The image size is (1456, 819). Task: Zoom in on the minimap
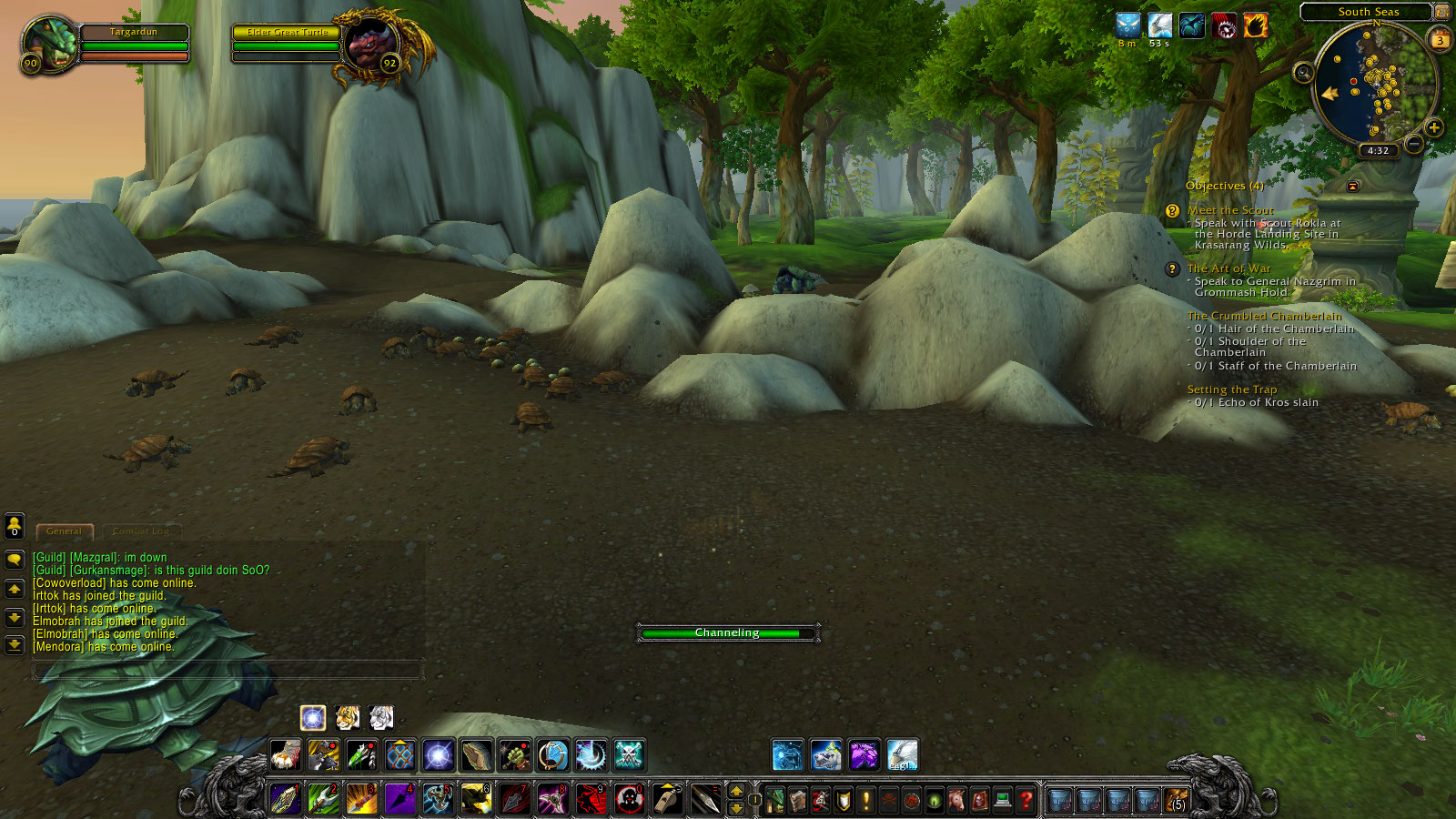point(1434,127)
